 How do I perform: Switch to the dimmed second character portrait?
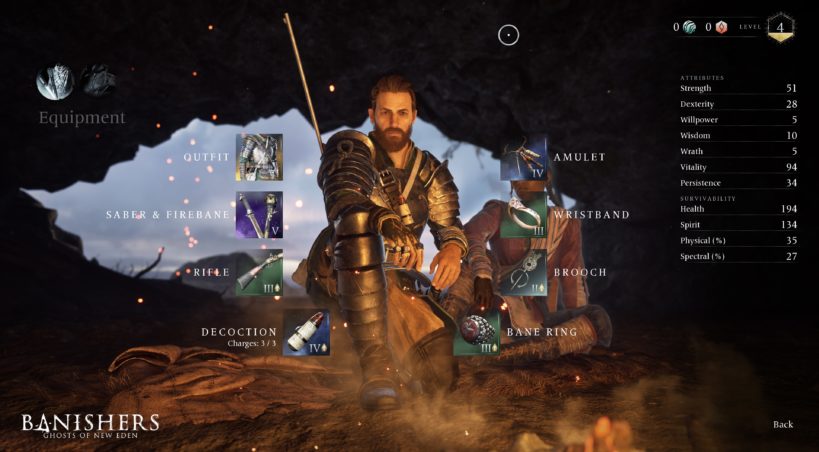98,80
